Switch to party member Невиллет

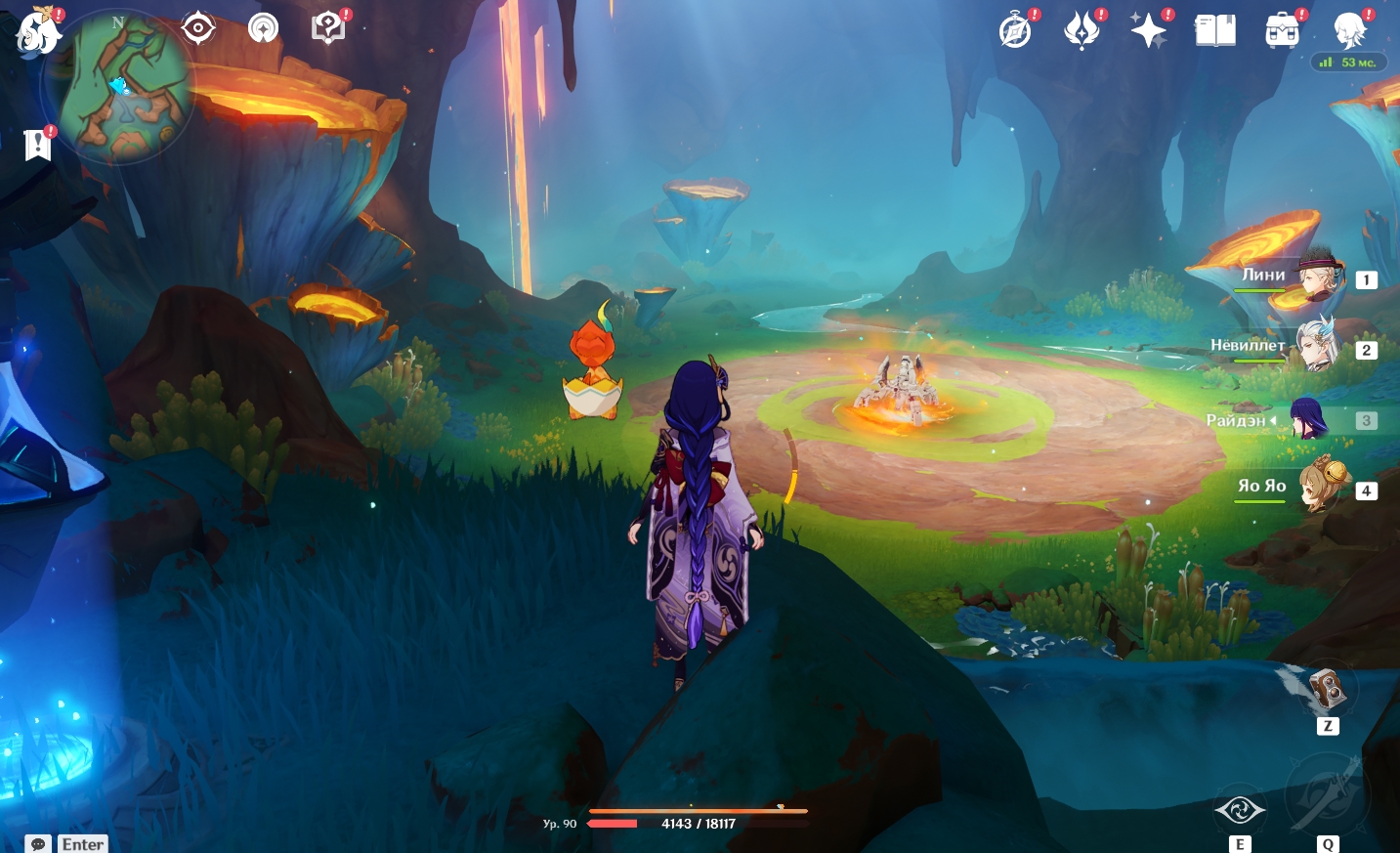click(x=1317, y=347)
